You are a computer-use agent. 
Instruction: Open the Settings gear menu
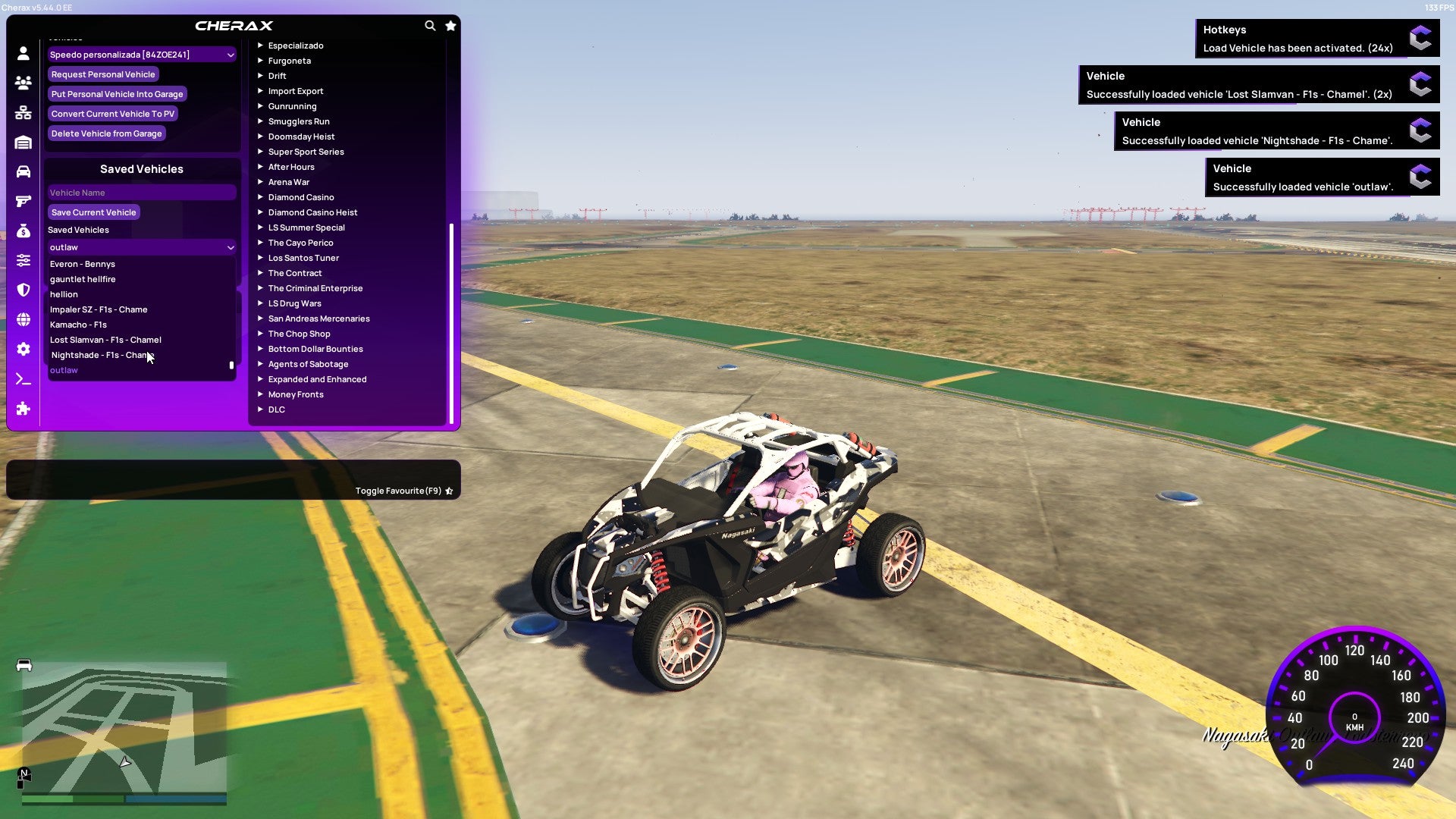(x=23, y=349)
